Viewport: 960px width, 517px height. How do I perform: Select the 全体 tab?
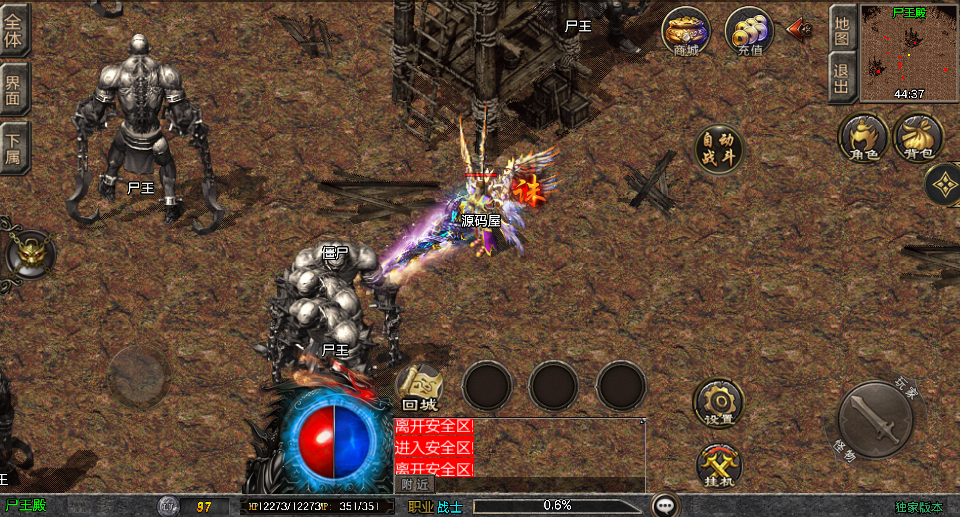pos(14,28)
